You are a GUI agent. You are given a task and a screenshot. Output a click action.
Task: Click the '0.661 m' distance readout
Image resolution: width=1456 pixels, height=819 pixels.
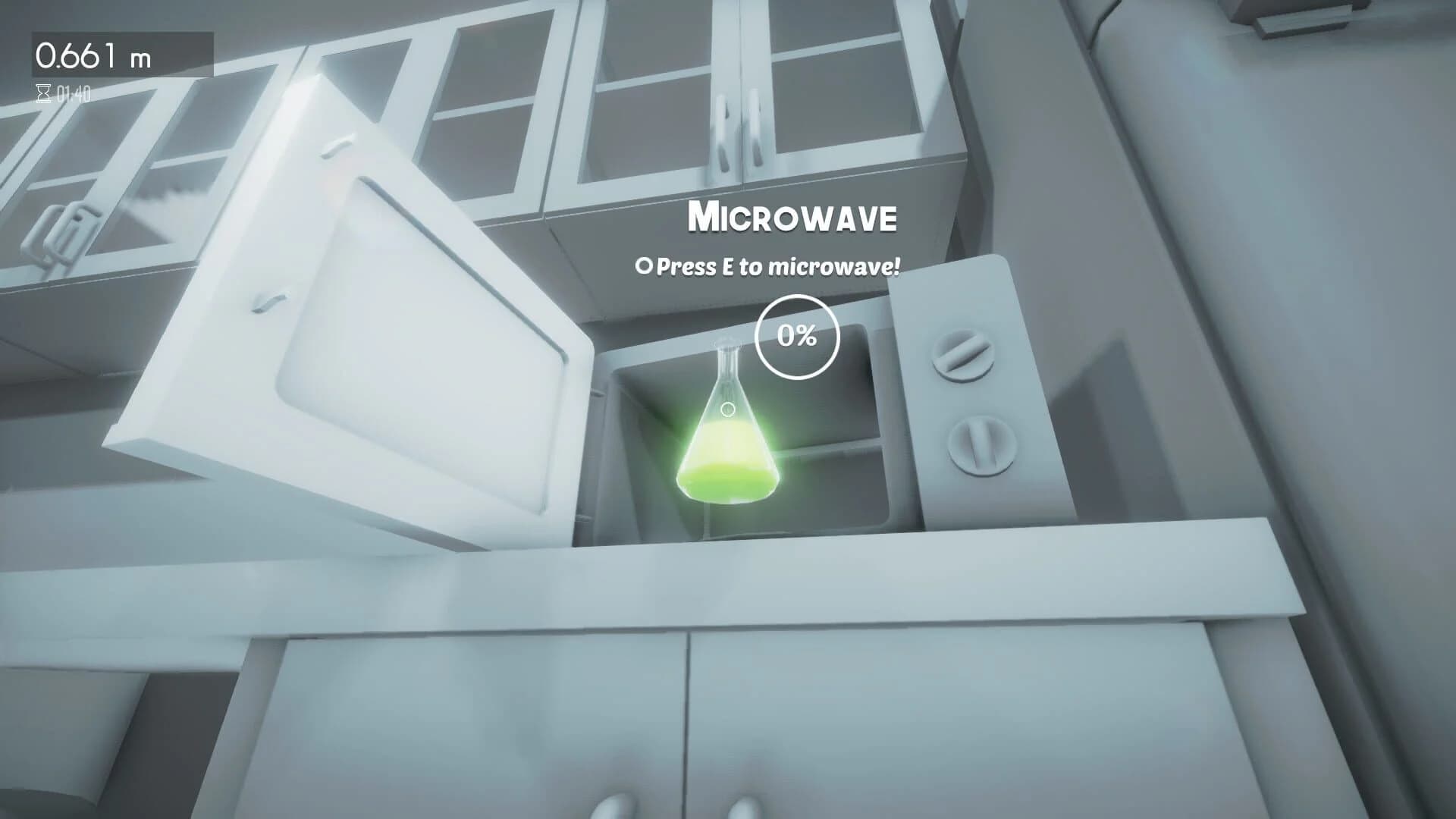pyautogui.click(x=95, y=53)
